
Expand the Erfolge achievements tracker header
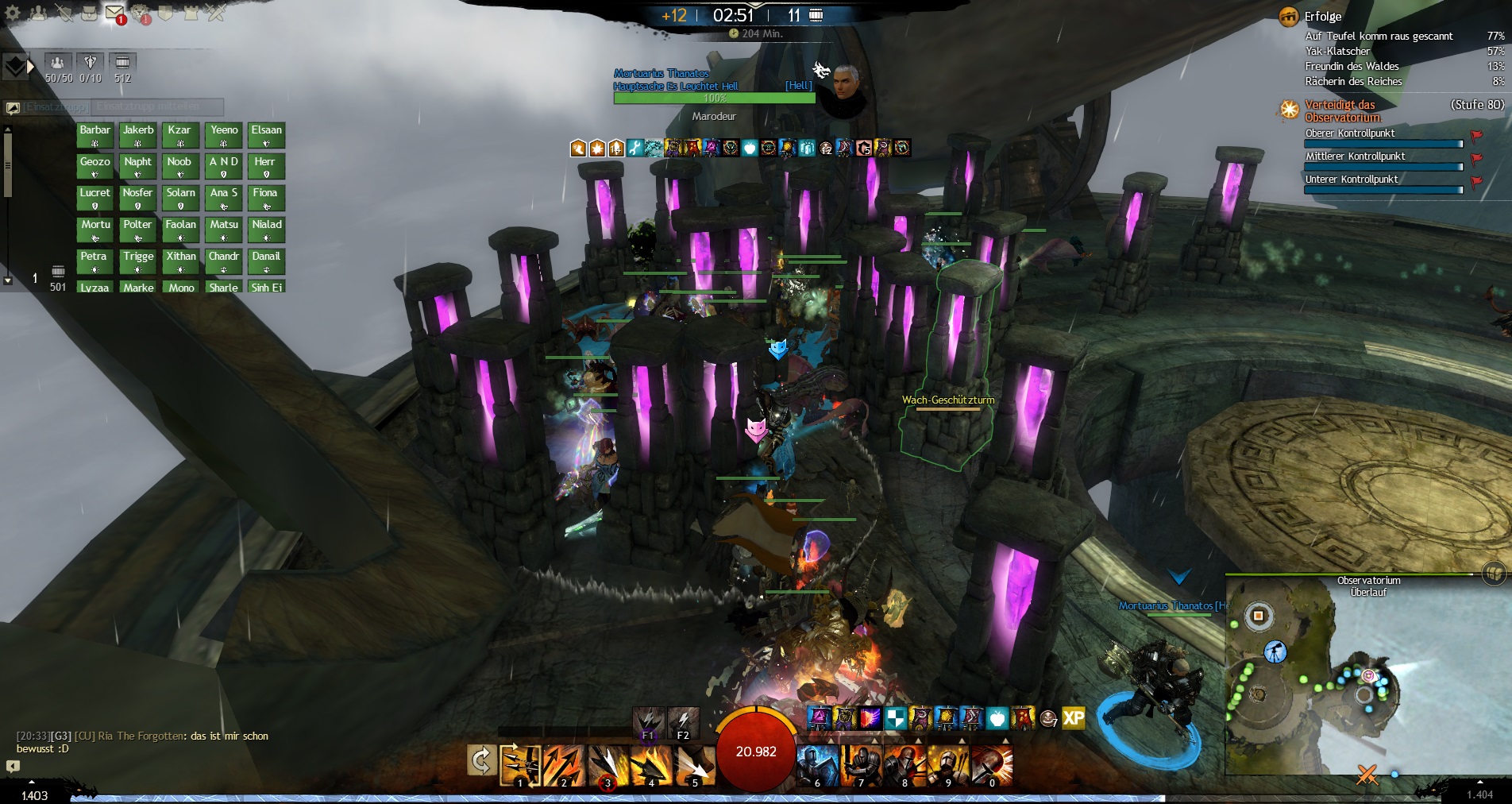1322,16
